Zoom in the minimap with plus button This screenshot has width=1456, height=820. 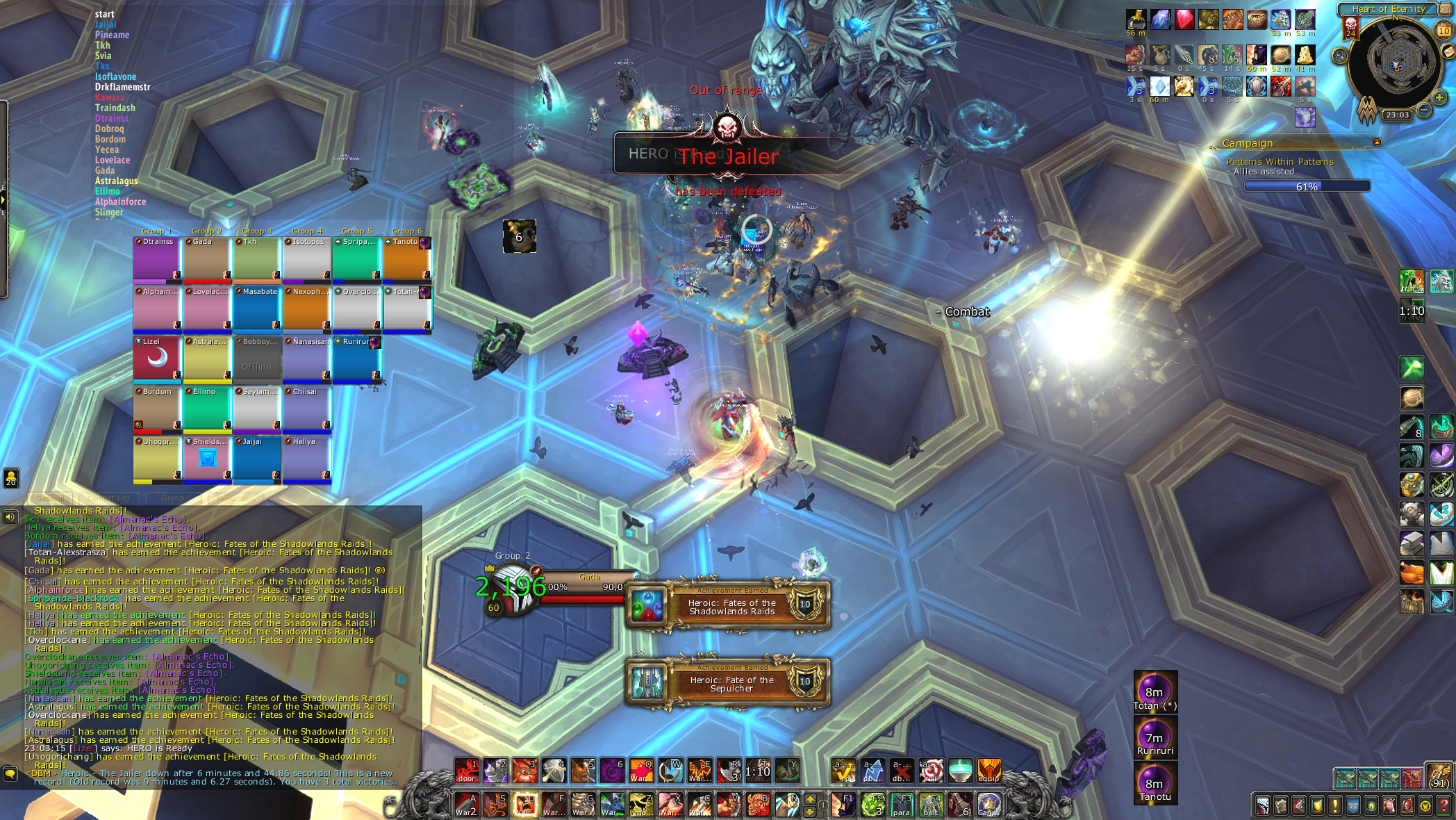coord(1439,98)
